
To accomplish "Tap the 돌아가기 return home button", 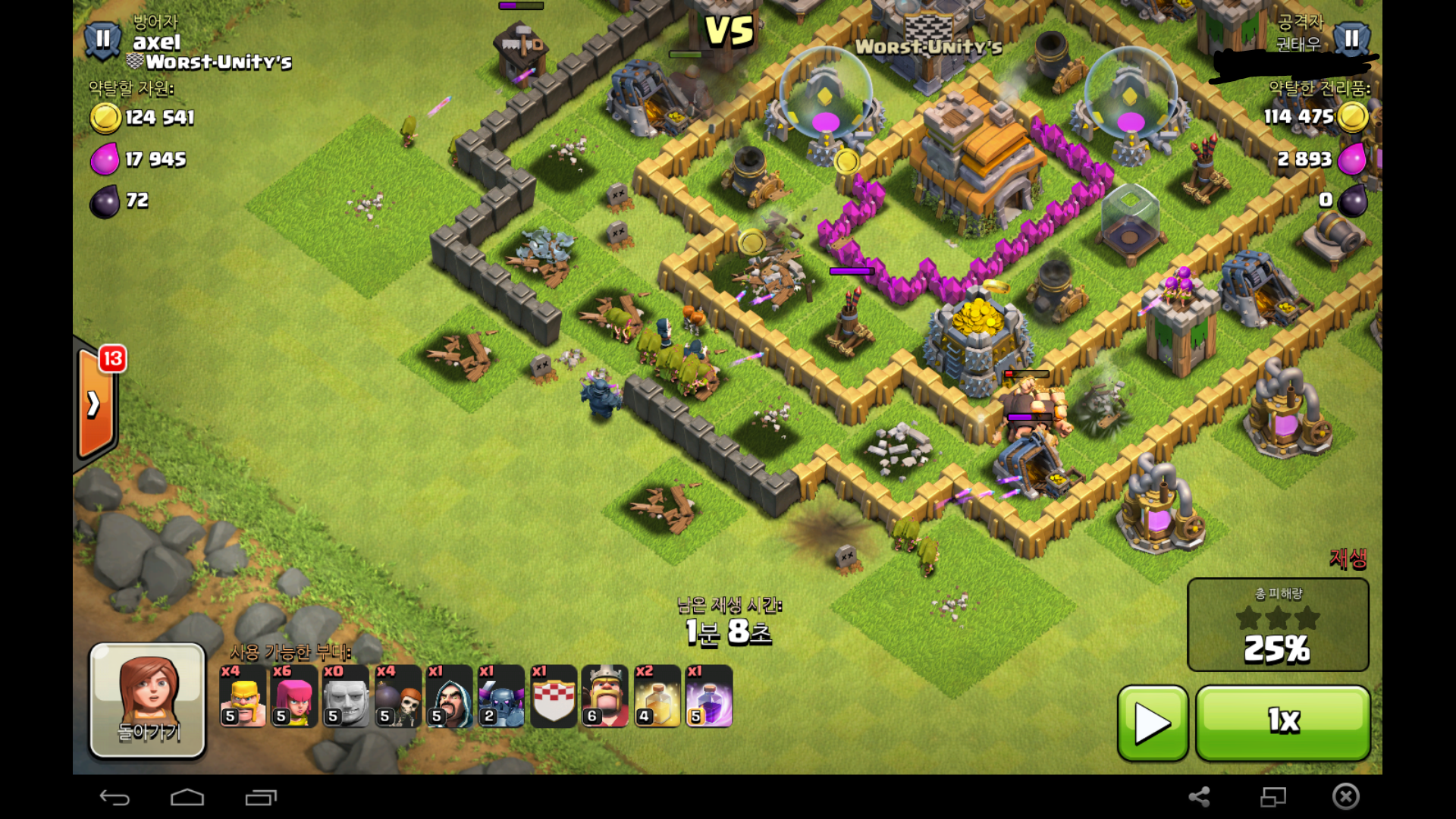I will (148, 700).
